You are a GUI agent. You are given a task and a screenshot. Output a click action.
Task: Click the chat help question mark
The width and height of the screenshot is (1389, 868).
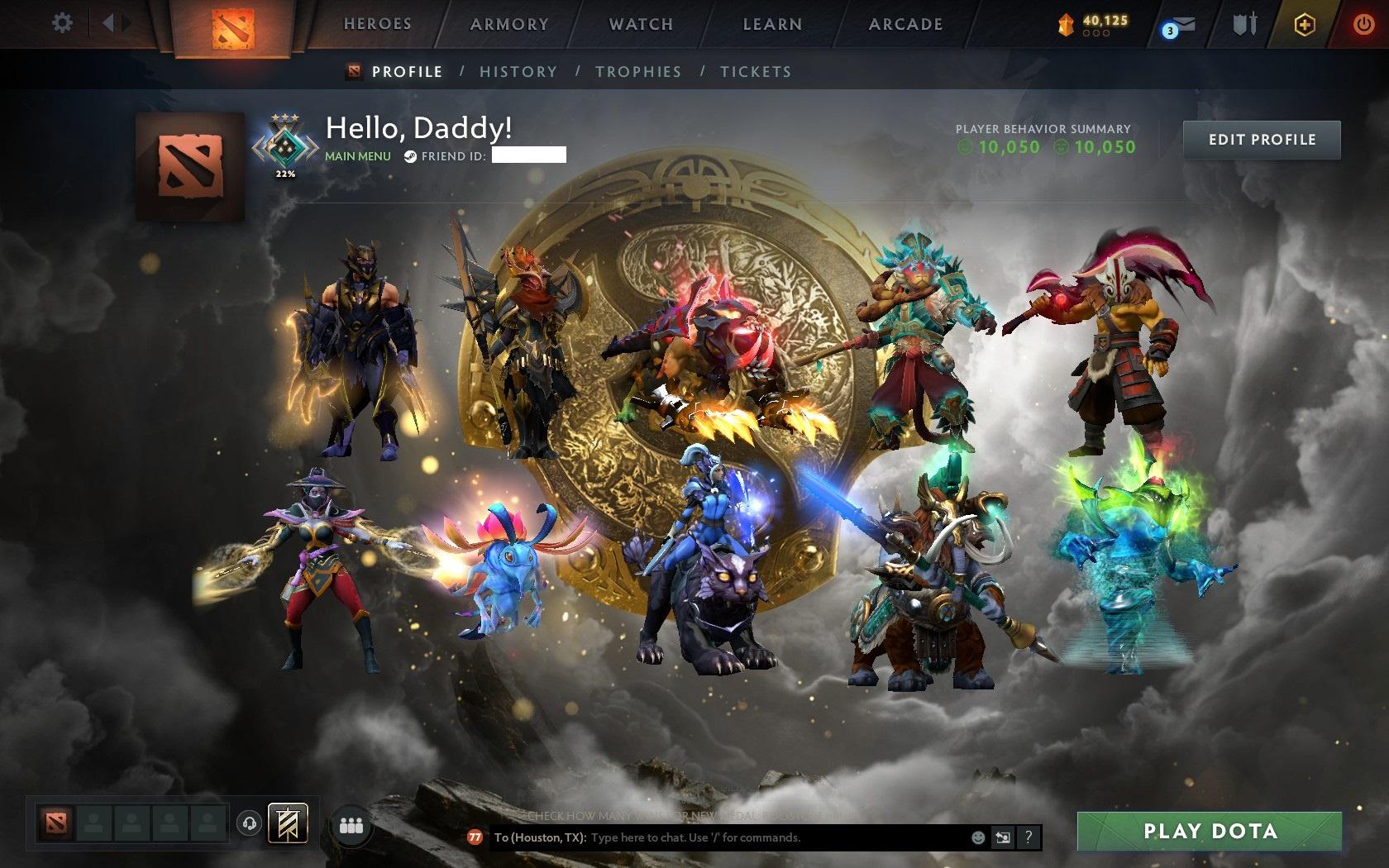1028,837
